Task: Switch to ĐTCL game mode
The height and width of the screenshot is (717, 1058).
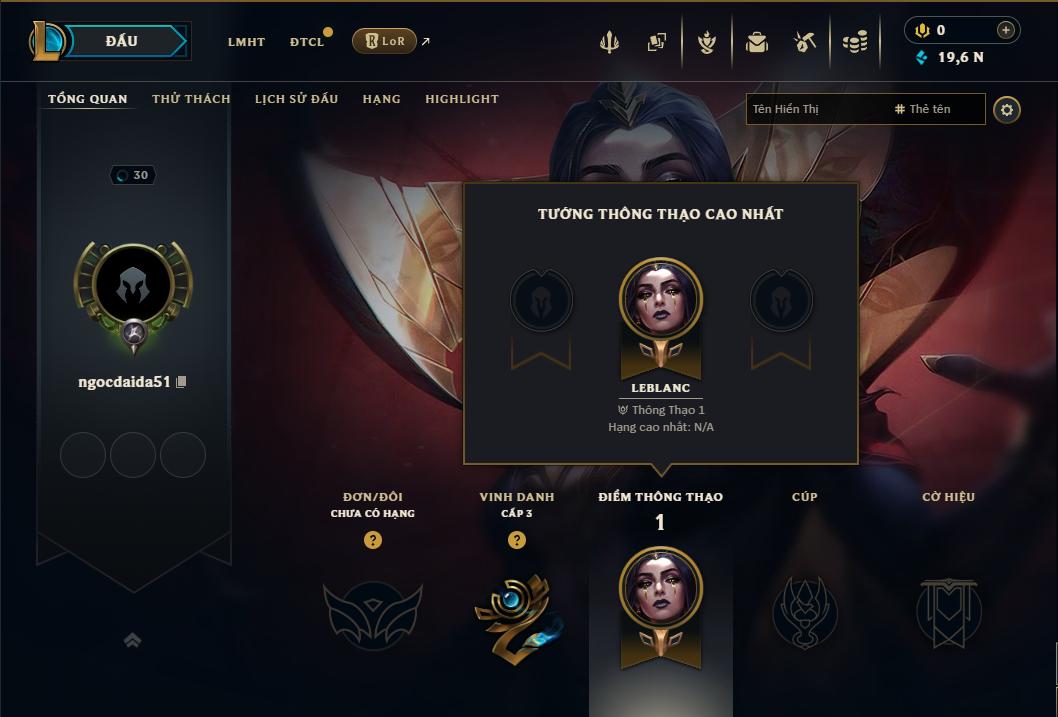Action: [307, 42]
